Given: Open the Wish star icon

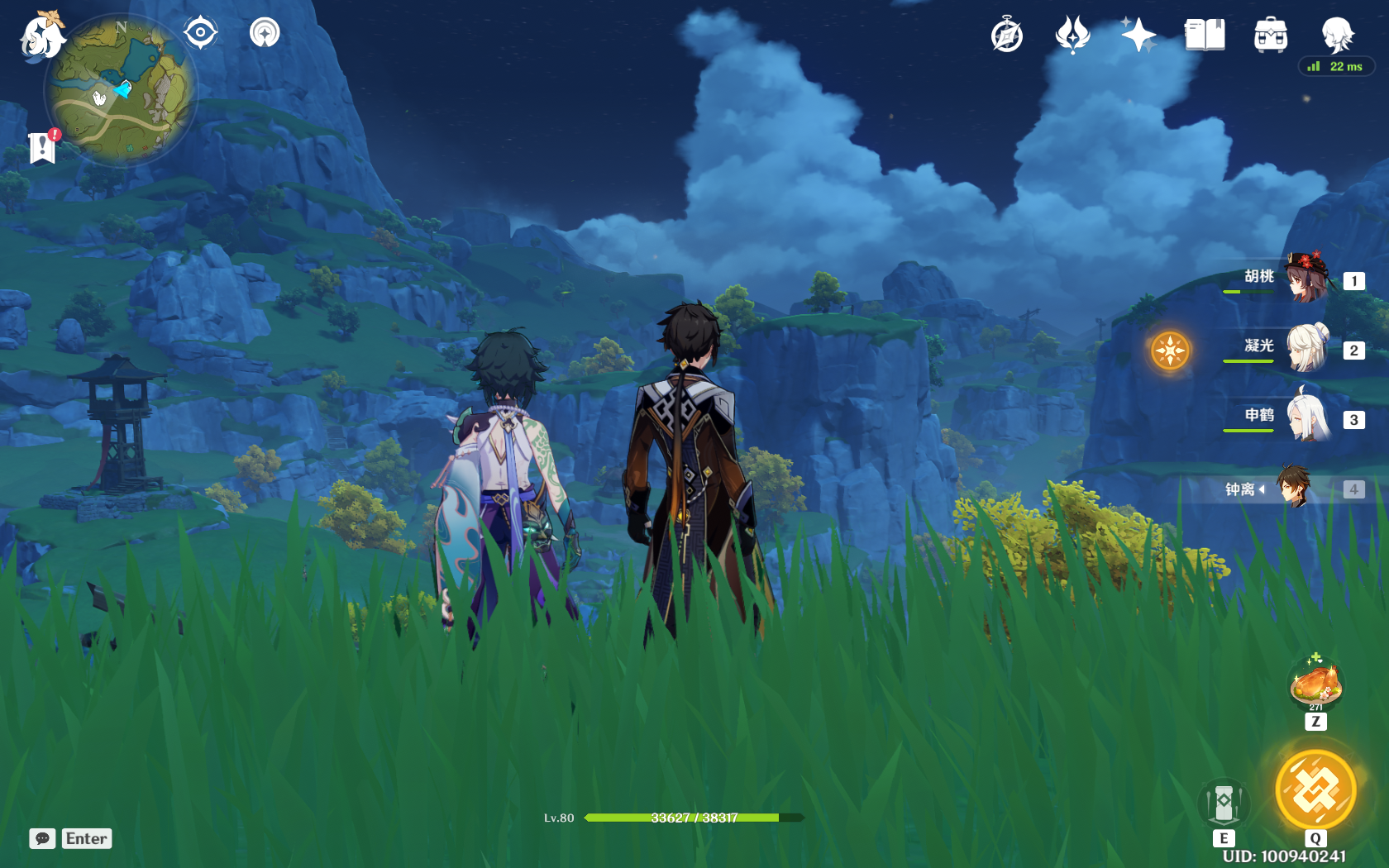Looking at the screenshot, I should [x=1138, y=36].
